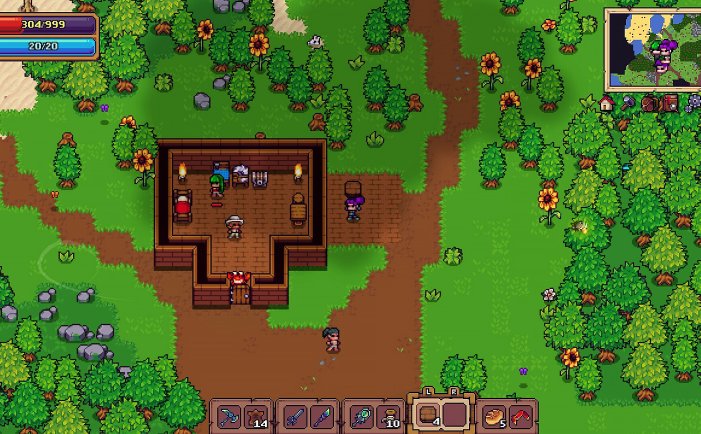The image size is (701, 434).
Task: Open the red journal book icon
Action: (670, 103)
